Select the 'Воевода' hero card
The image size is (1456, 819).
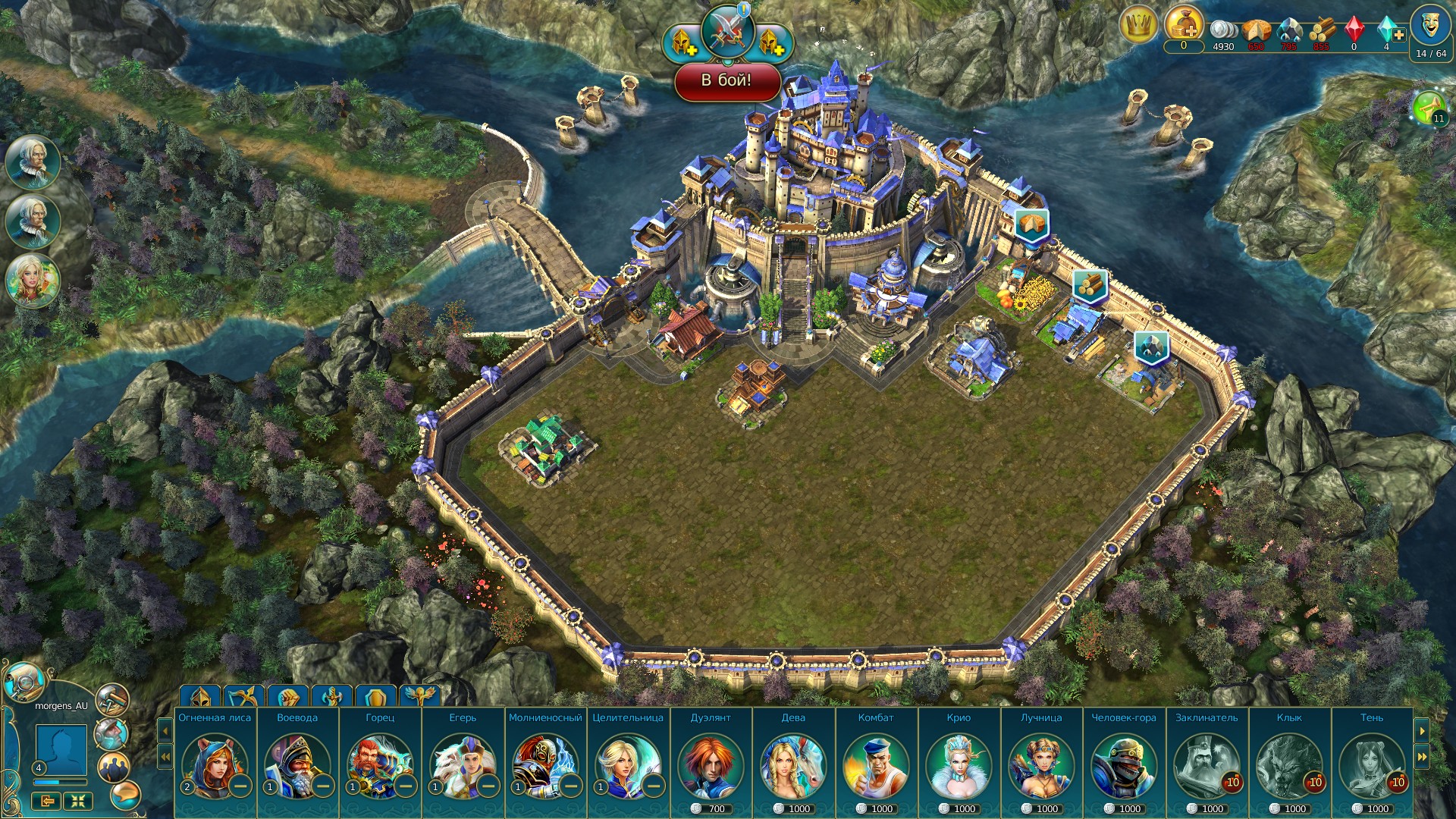click(x=297, y=761)
